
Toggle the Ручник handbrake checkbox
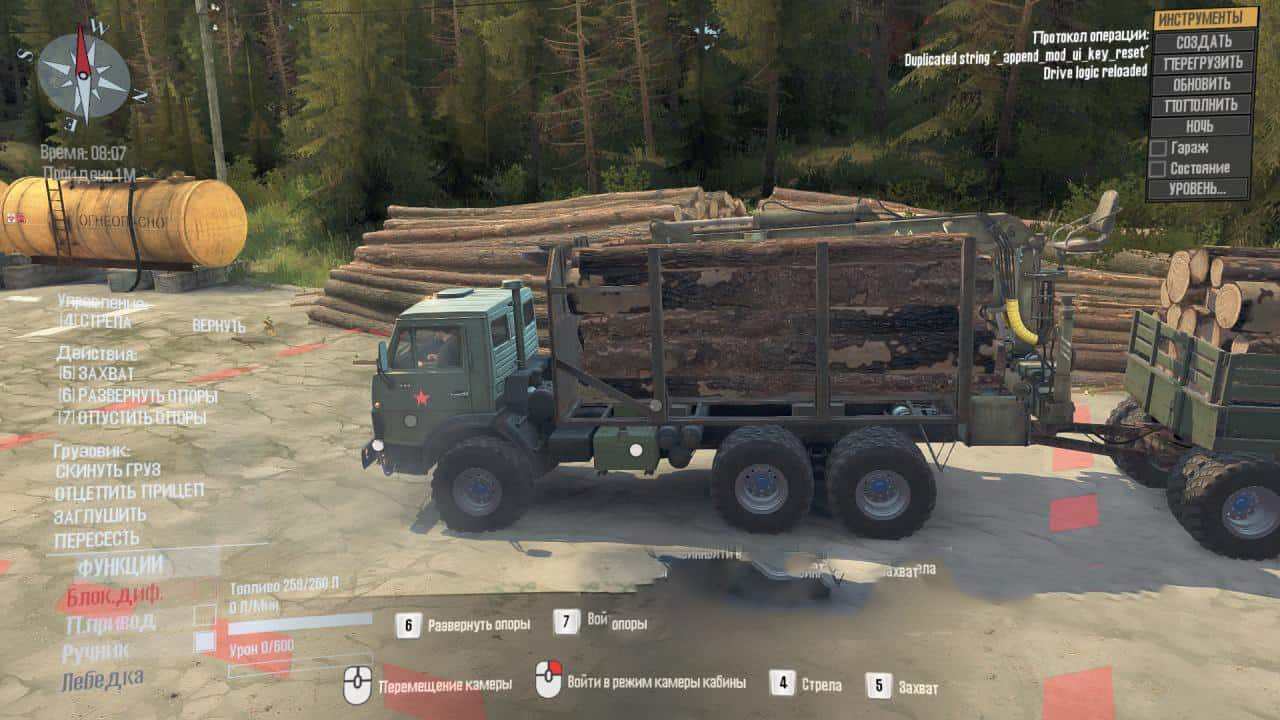[x=205, y=642]
